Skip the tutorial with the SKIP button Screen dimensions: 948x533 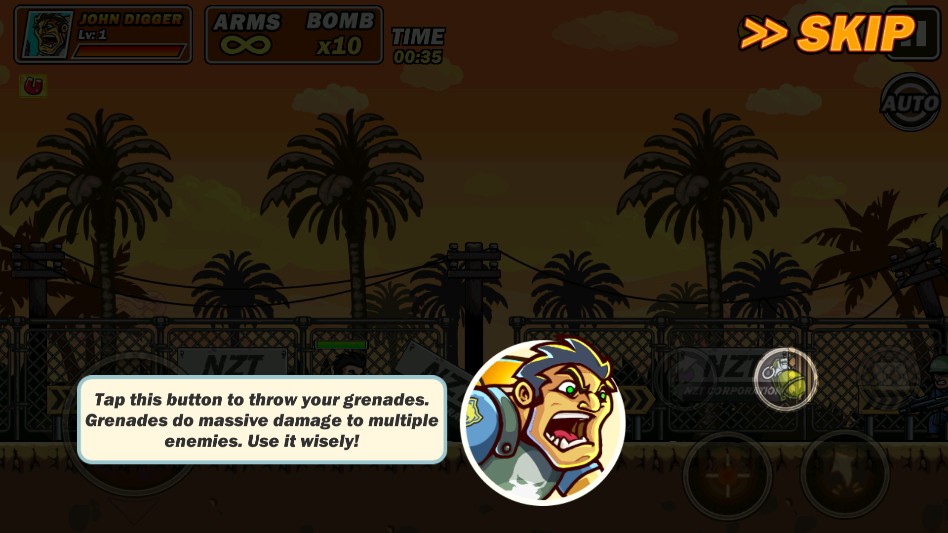pos(826,33)
